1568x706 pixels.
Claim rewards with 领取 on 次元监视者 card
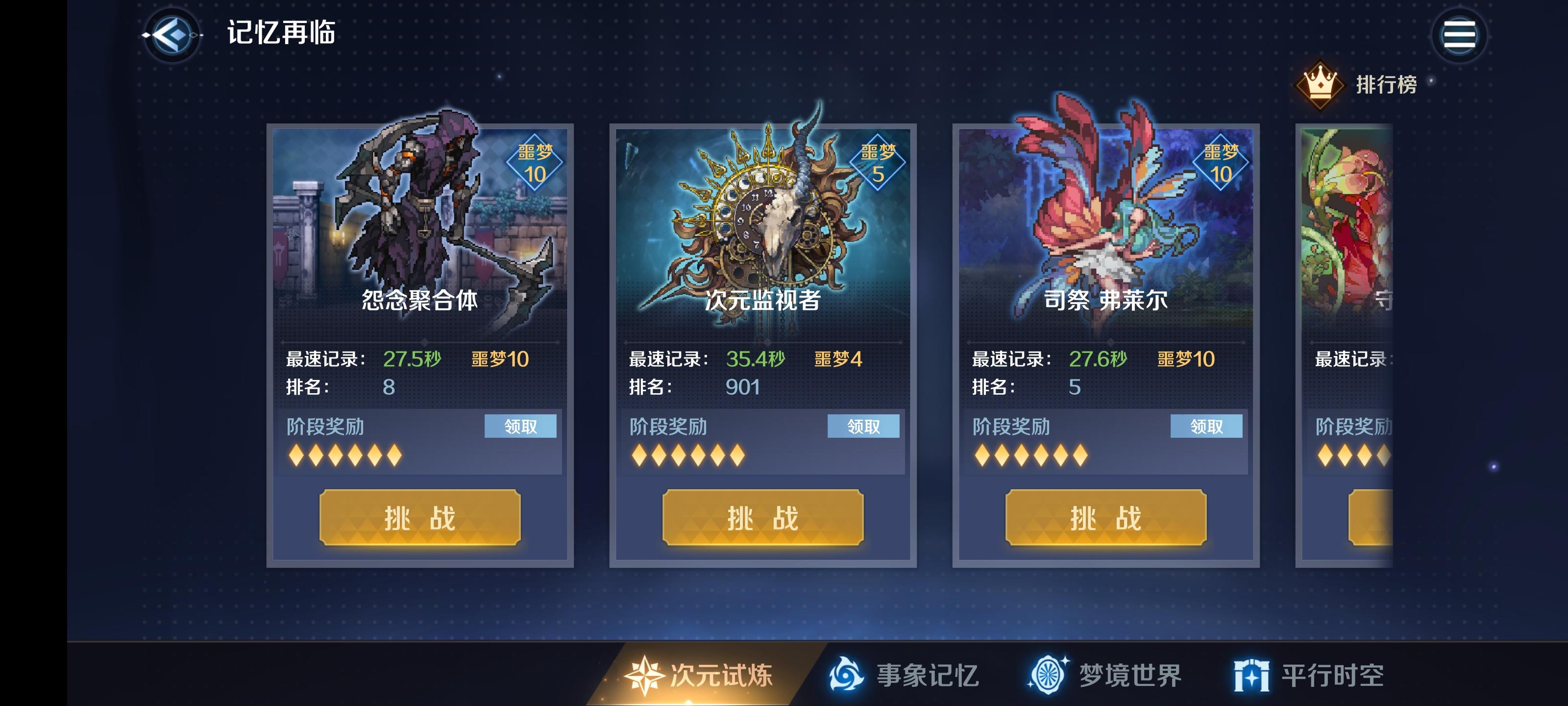(864, 427)
